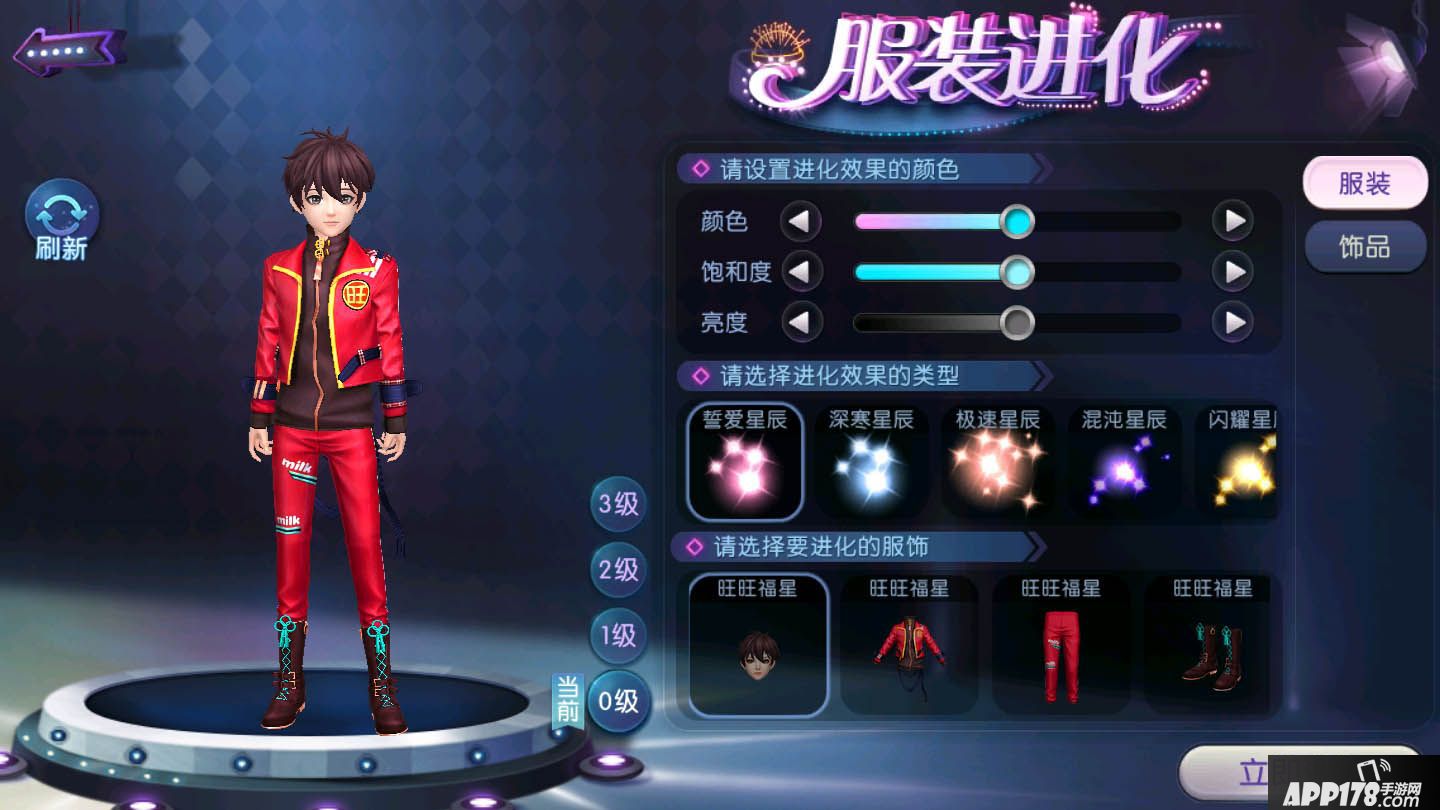Select the 2级 level button
The width and height of the screenshot is (1440, 810).
click(617, 571)
